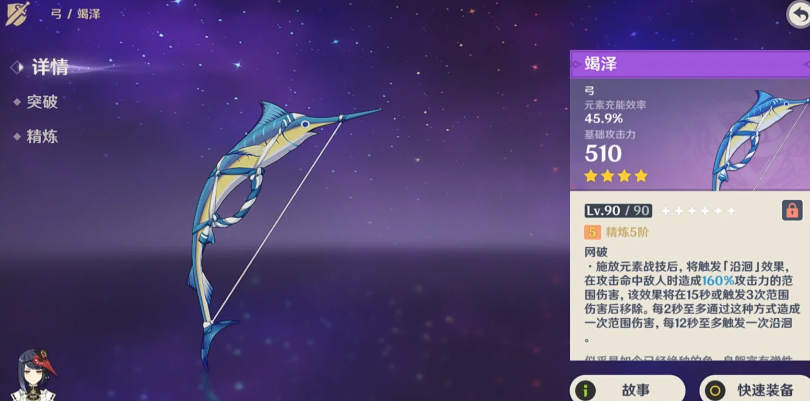
Task: Select the 精炼 refinement tab
Action: pyautogui.click(x=42, y=136)
